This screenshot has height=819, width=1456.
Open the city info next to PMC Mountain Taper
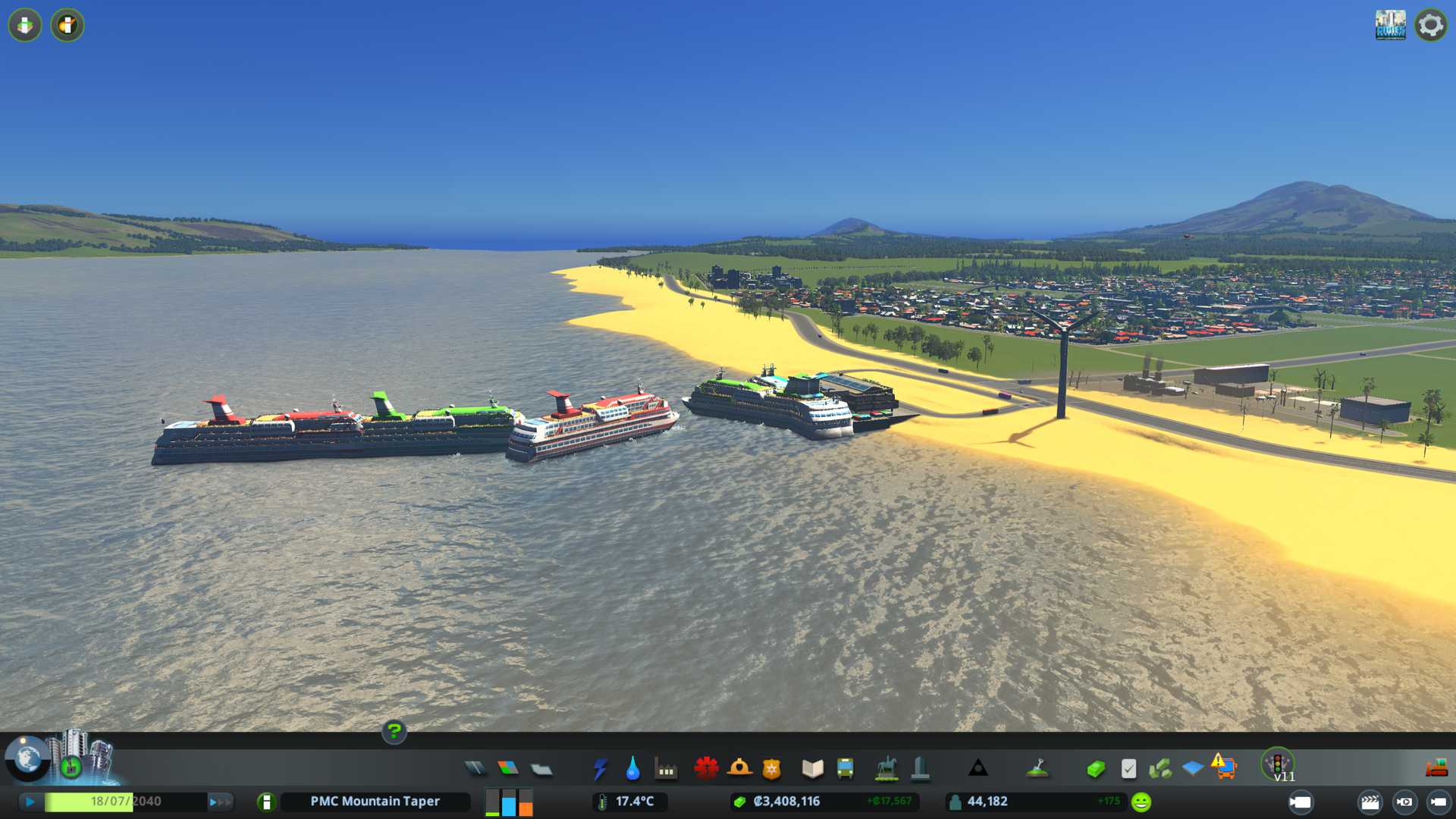click(x=266, y=802)
